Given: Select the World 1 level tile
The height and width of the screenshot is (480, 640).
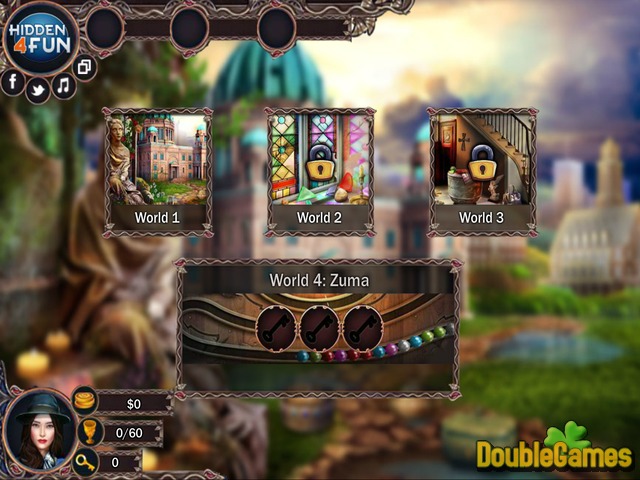Looking at the screenshot, I should click(158, 171).
